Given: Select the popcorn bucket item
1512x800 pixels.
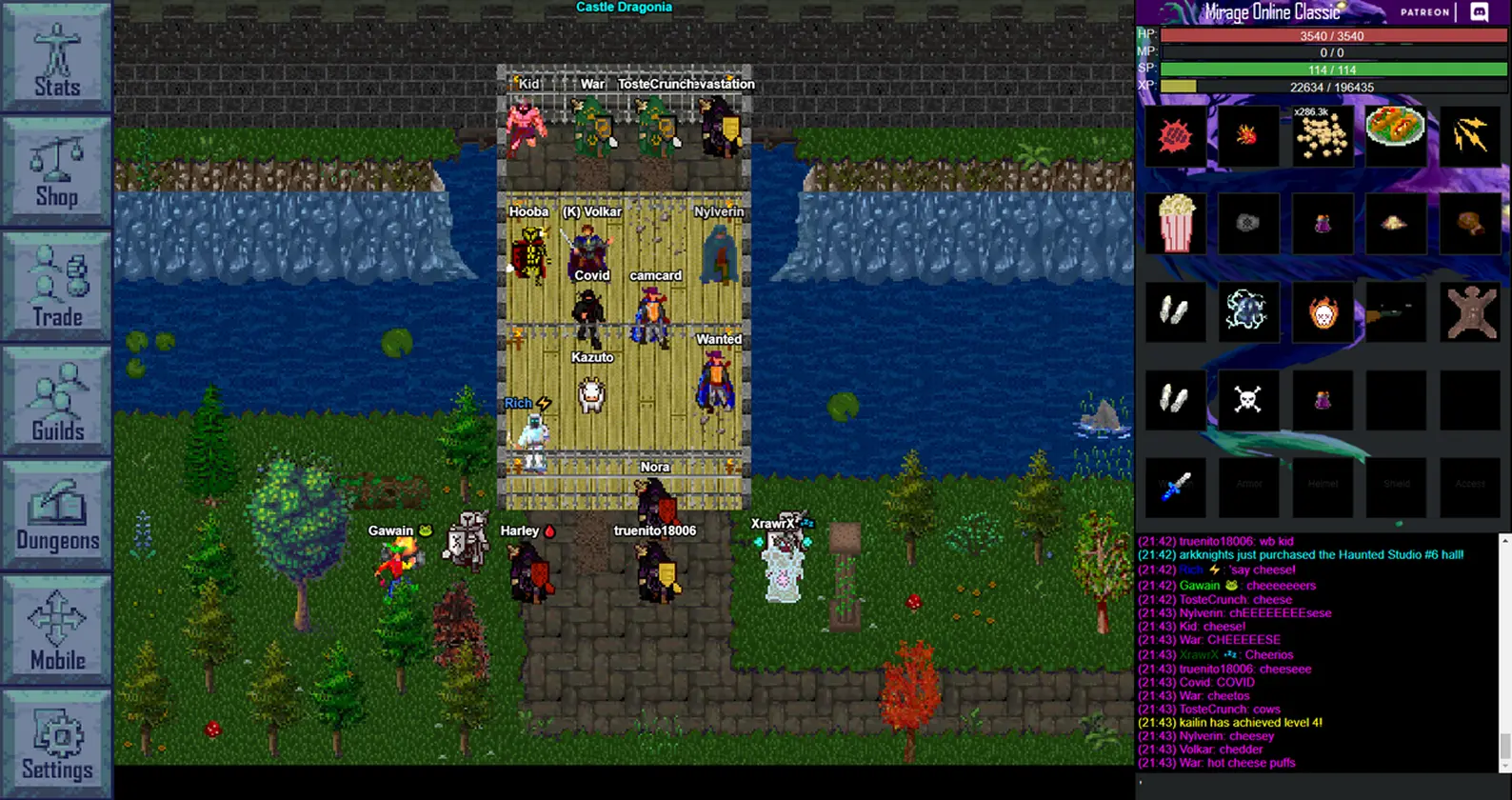Looking at the screenshot, I should point(1176,223).
